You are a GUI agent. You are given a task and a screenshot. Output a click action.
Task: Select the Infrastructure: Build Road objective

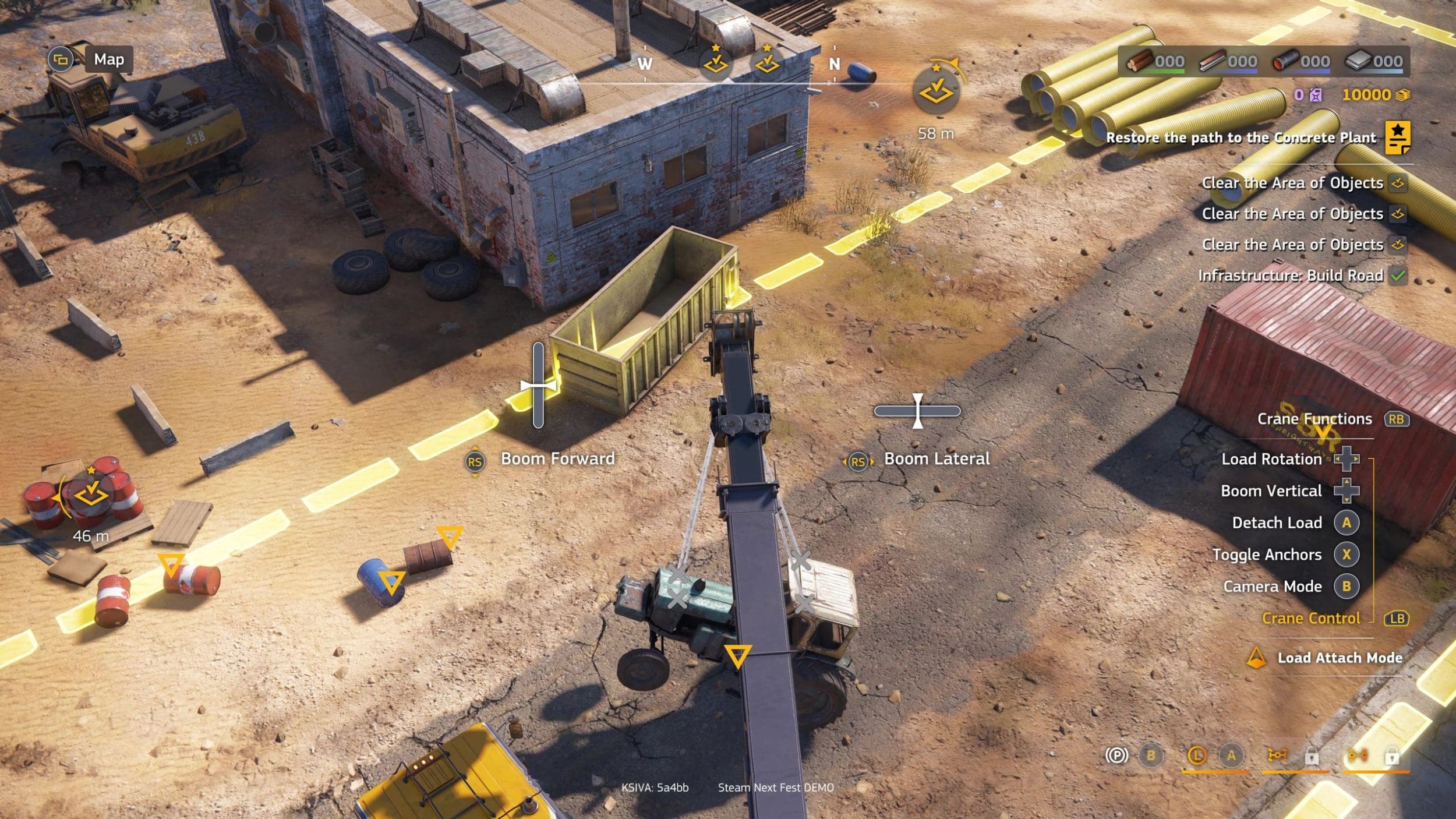coord(1290,276)
